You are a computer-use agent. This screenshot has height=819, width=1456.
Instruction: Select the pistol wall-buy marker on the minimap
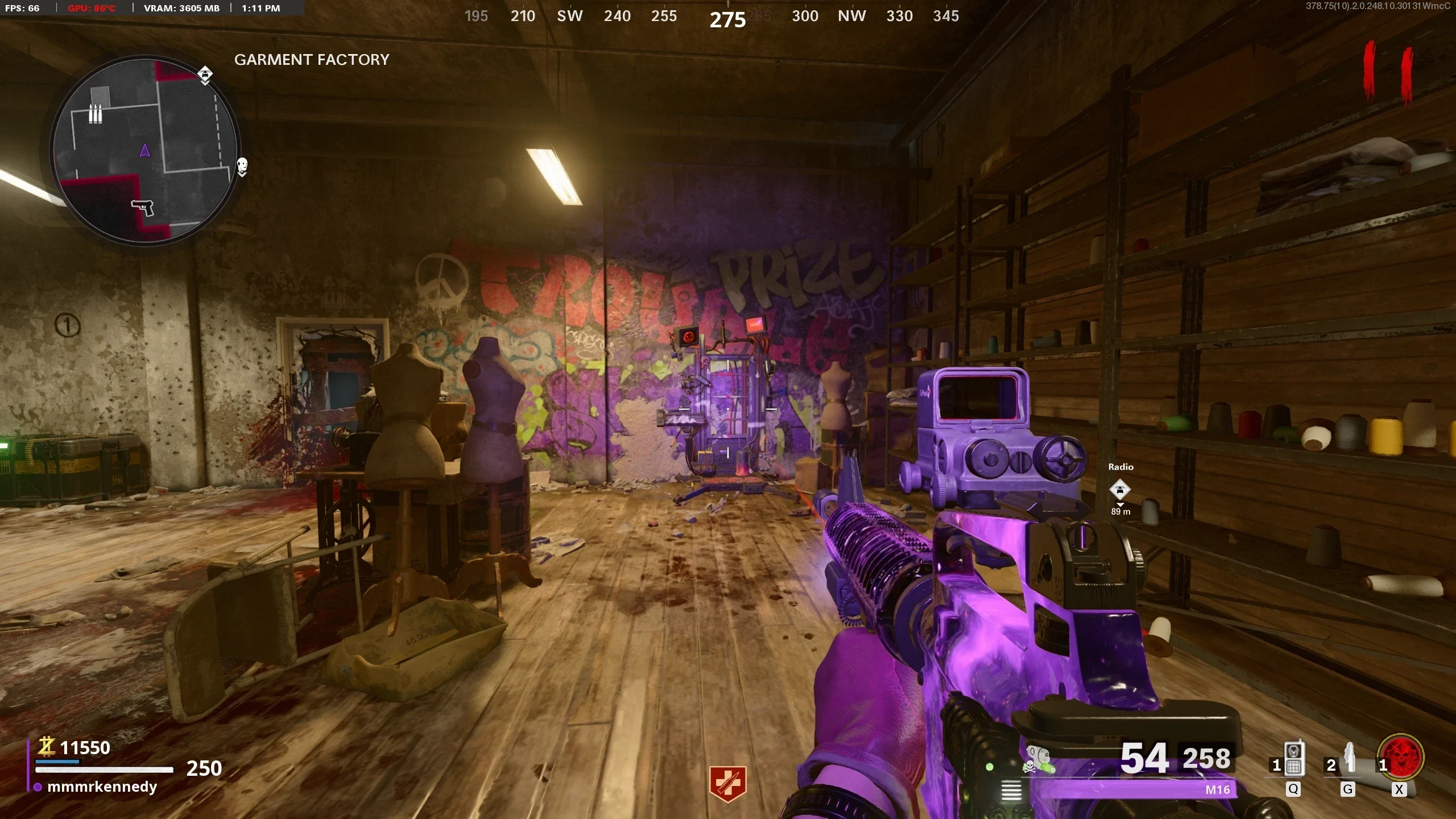point(143,207)
